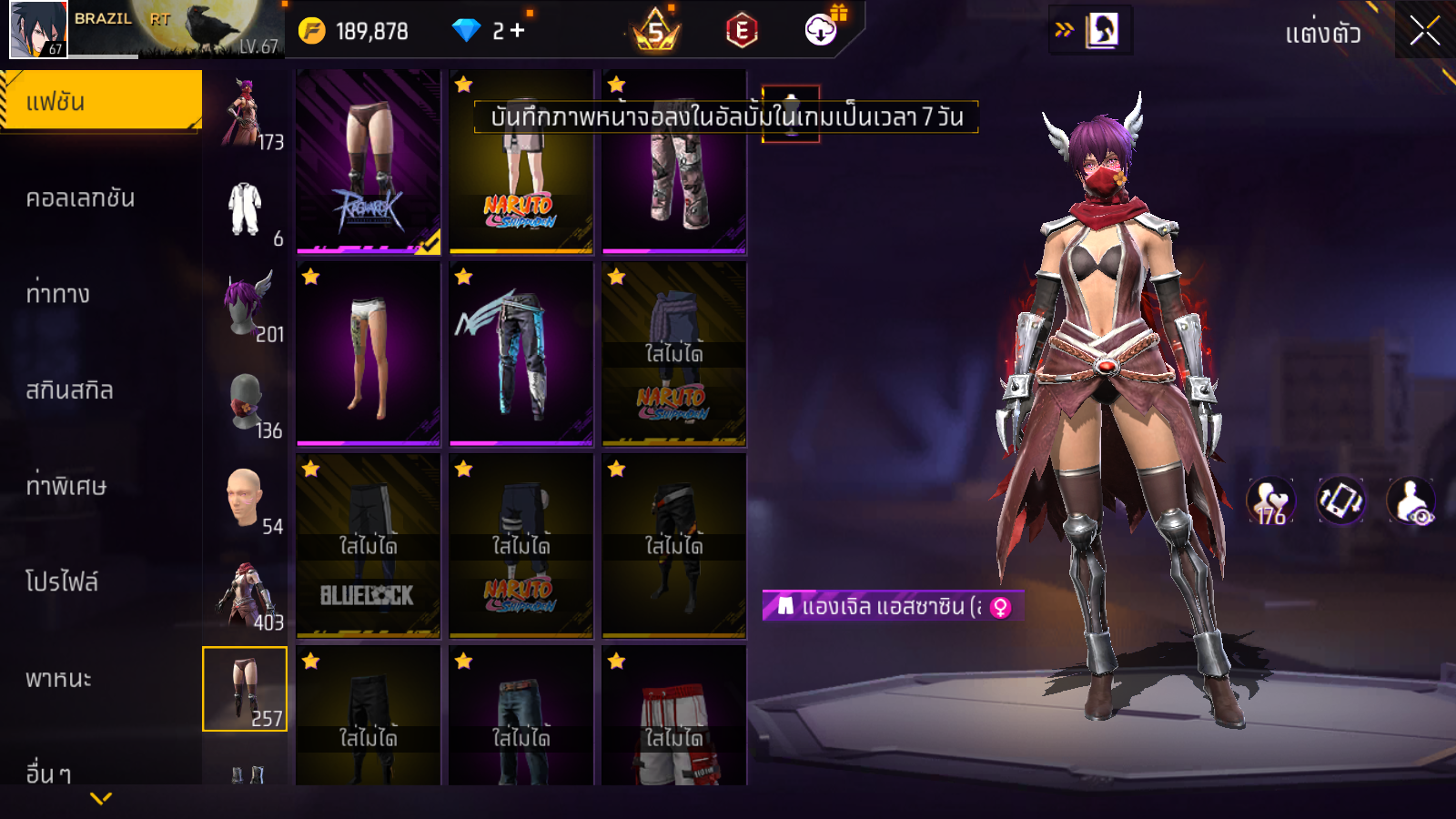Switch to the คอลเลกชัน tab

(82, 198)
